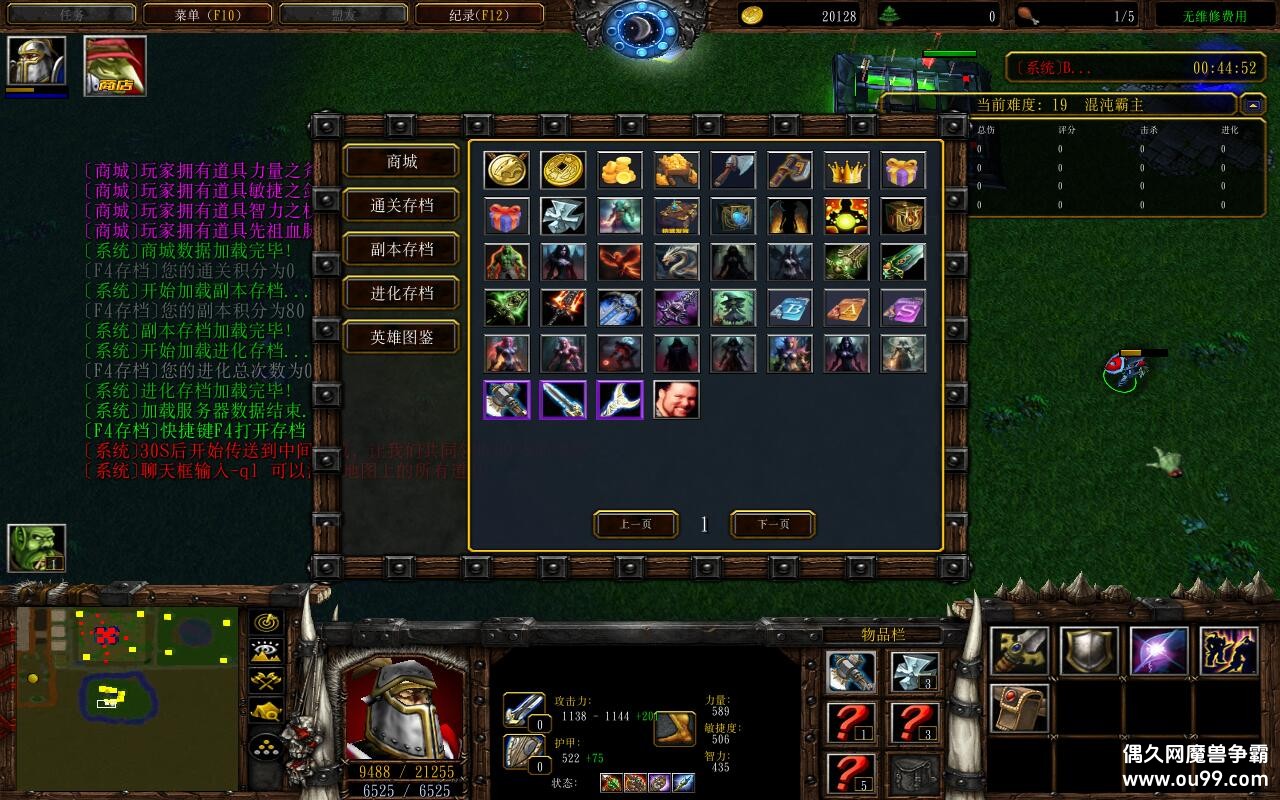
Task: Select the idle orc worker icon
Action: pyautogui.click(x=37, y=548)
